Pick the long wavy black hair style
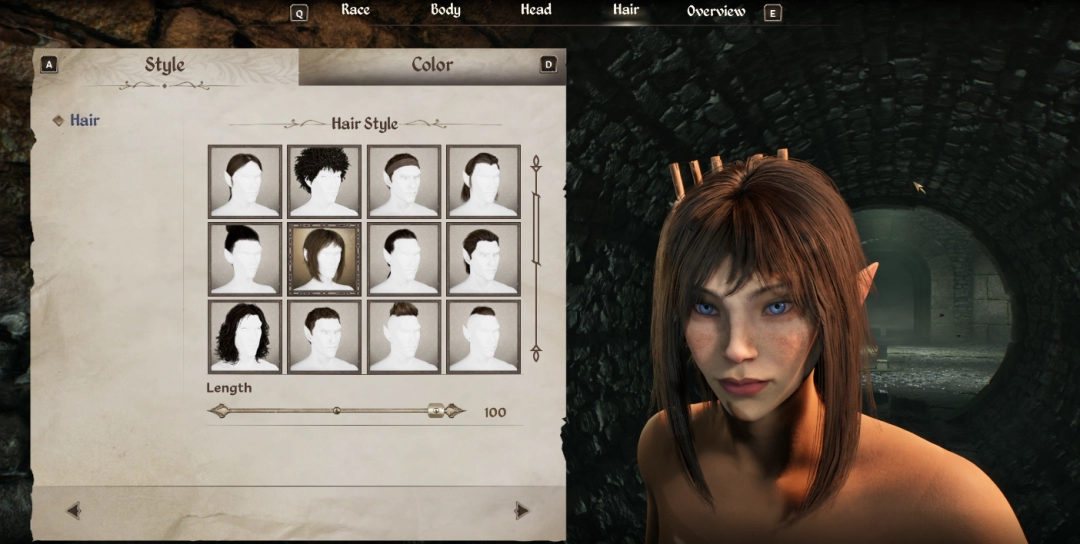The image size is (1080, 544). 245,336
